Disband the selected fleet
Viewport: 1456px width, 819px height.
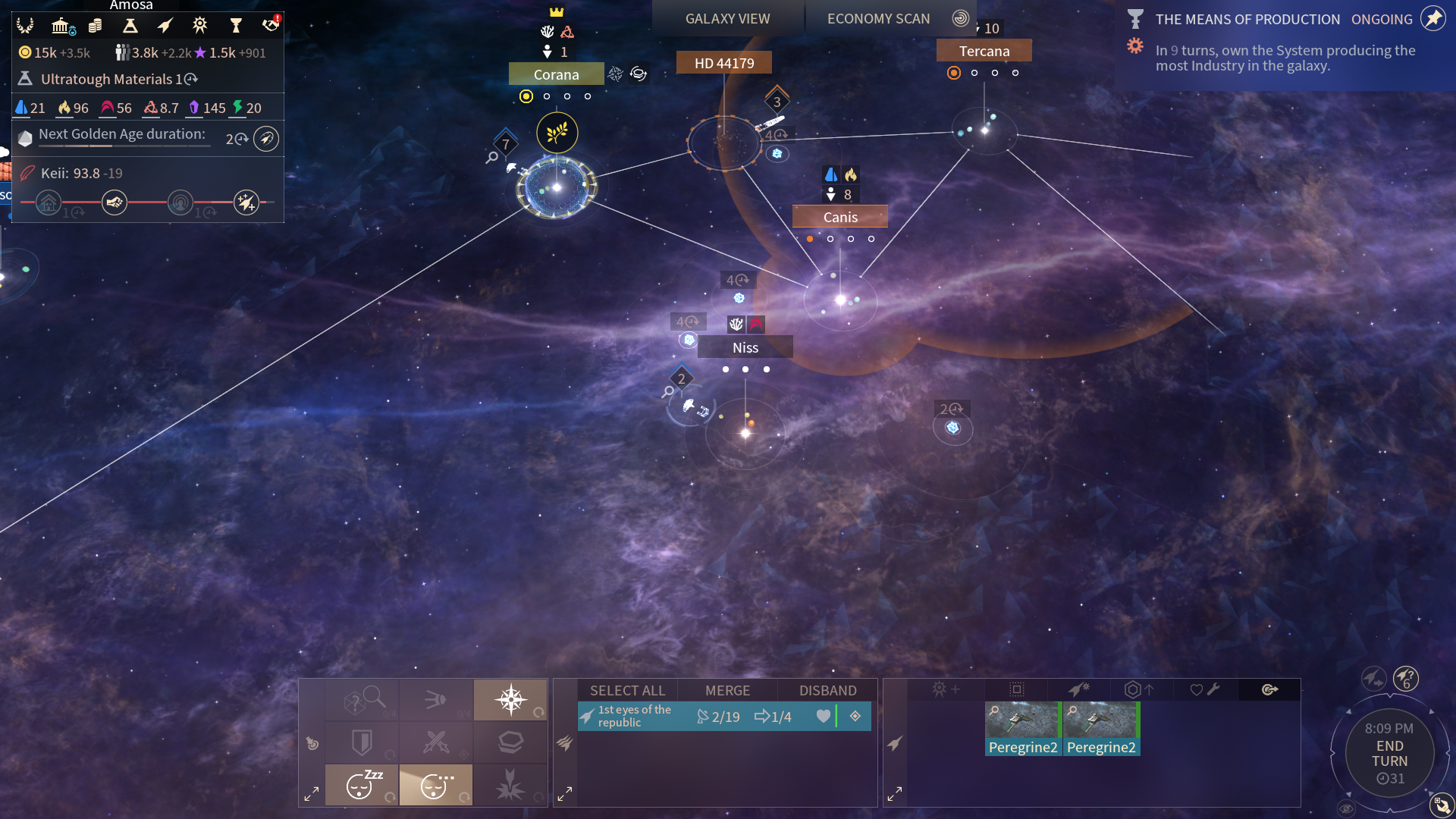pyautogui.click(x=827, y=690)
